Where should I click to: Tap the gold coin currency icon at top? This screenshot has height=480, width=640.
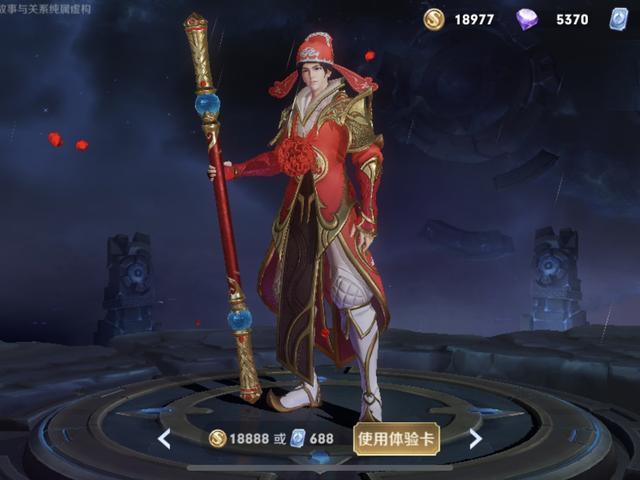433,19
